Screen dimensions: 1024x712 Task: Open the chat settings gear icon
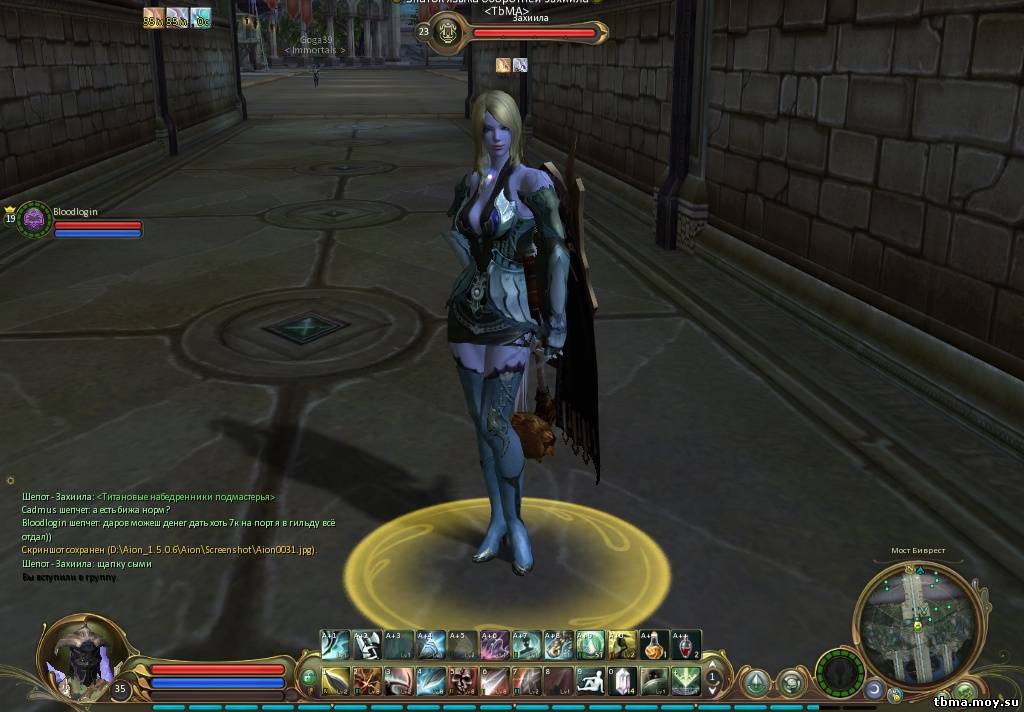coord(10,481)
